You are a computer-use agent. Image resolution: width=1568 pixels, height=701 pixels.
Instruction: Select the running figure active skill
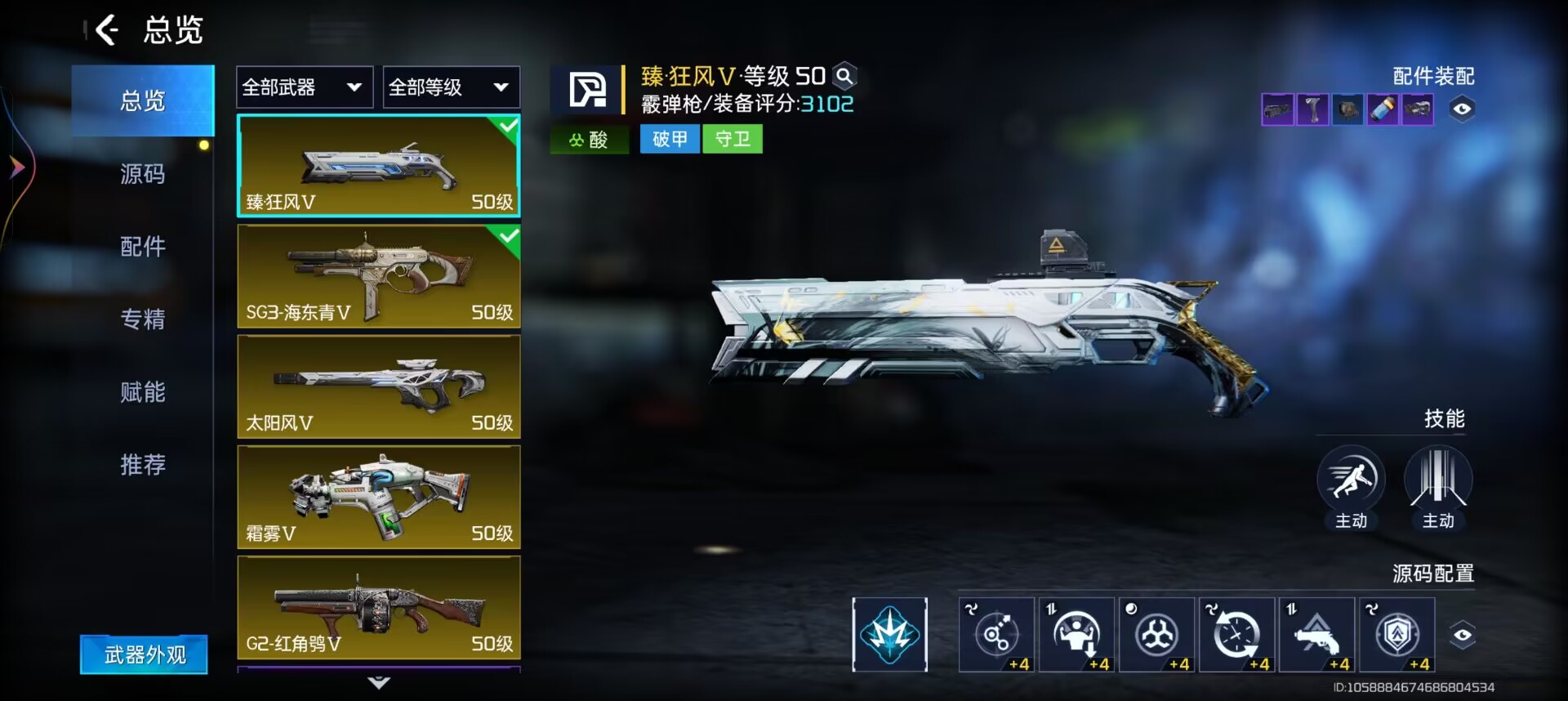(x=1351, y=480)
